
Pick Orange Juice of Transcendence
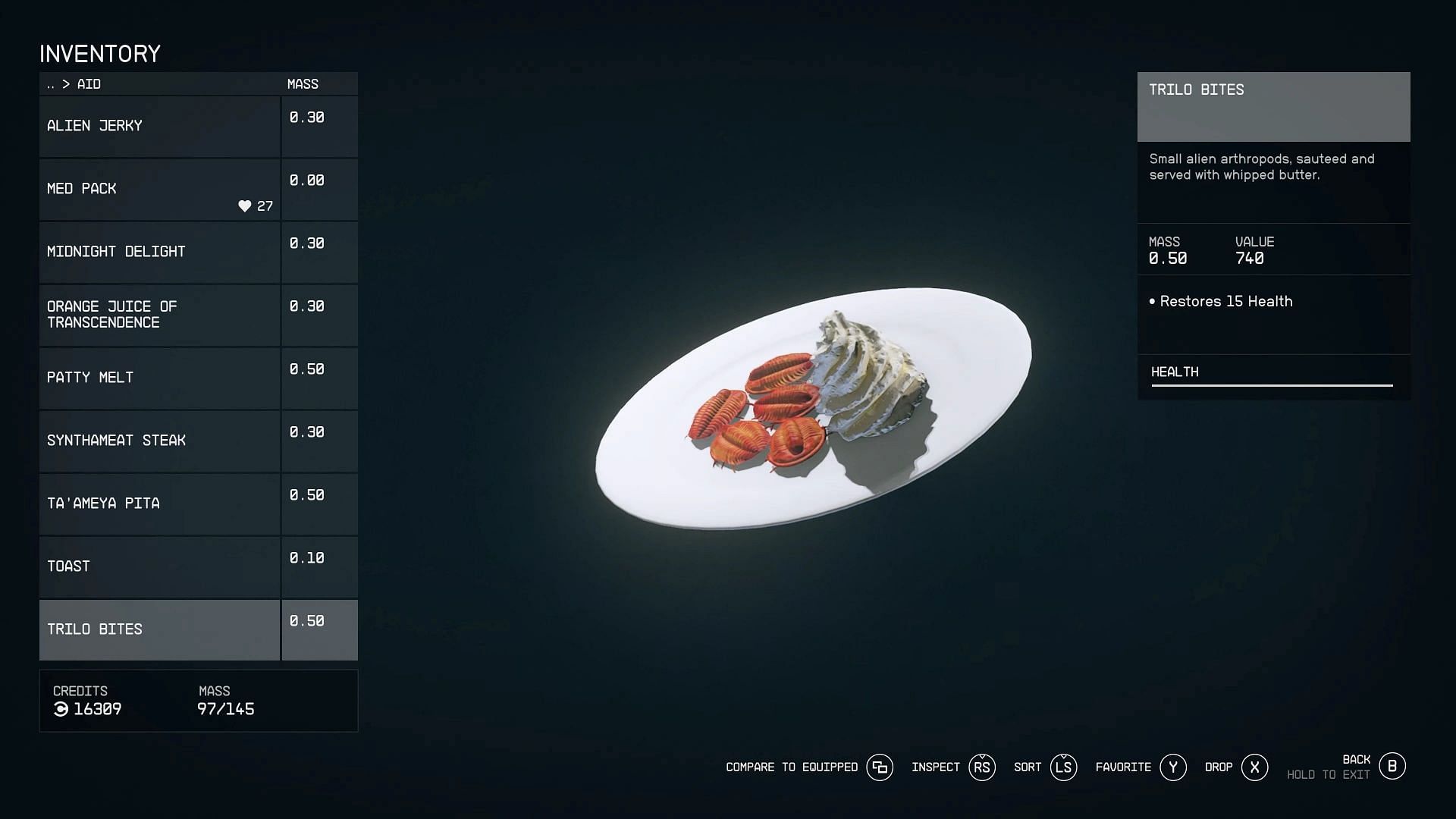[159, 315]
